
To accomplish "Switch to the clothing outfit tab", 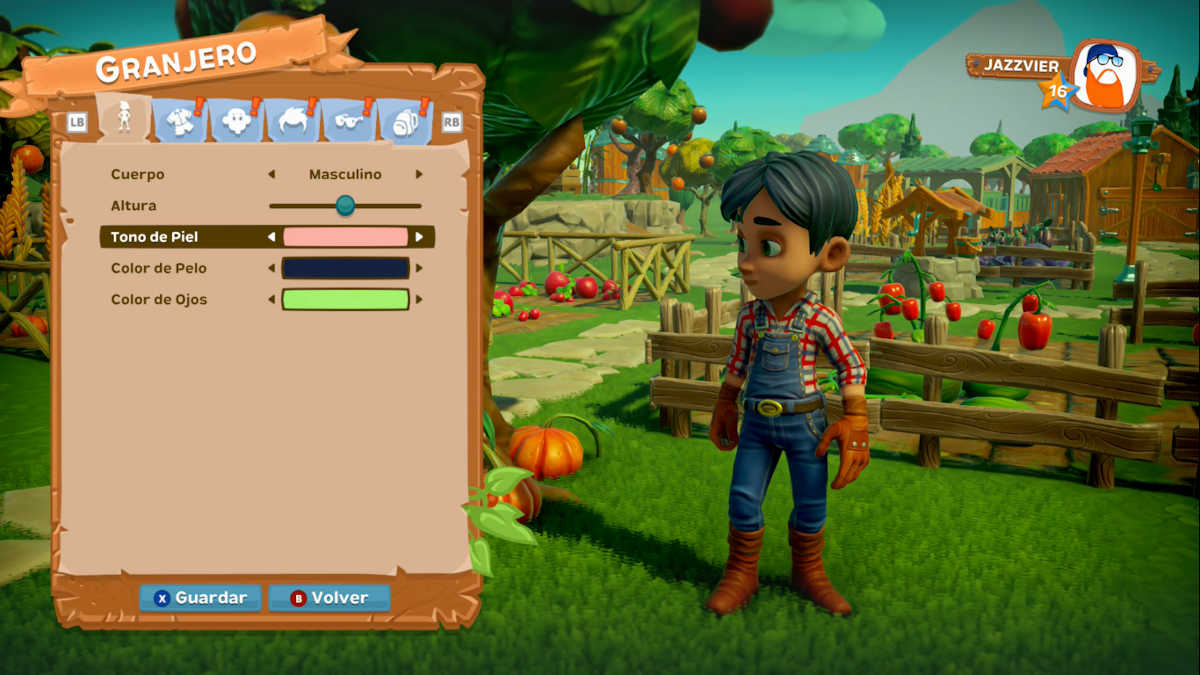I will [180, 122].
